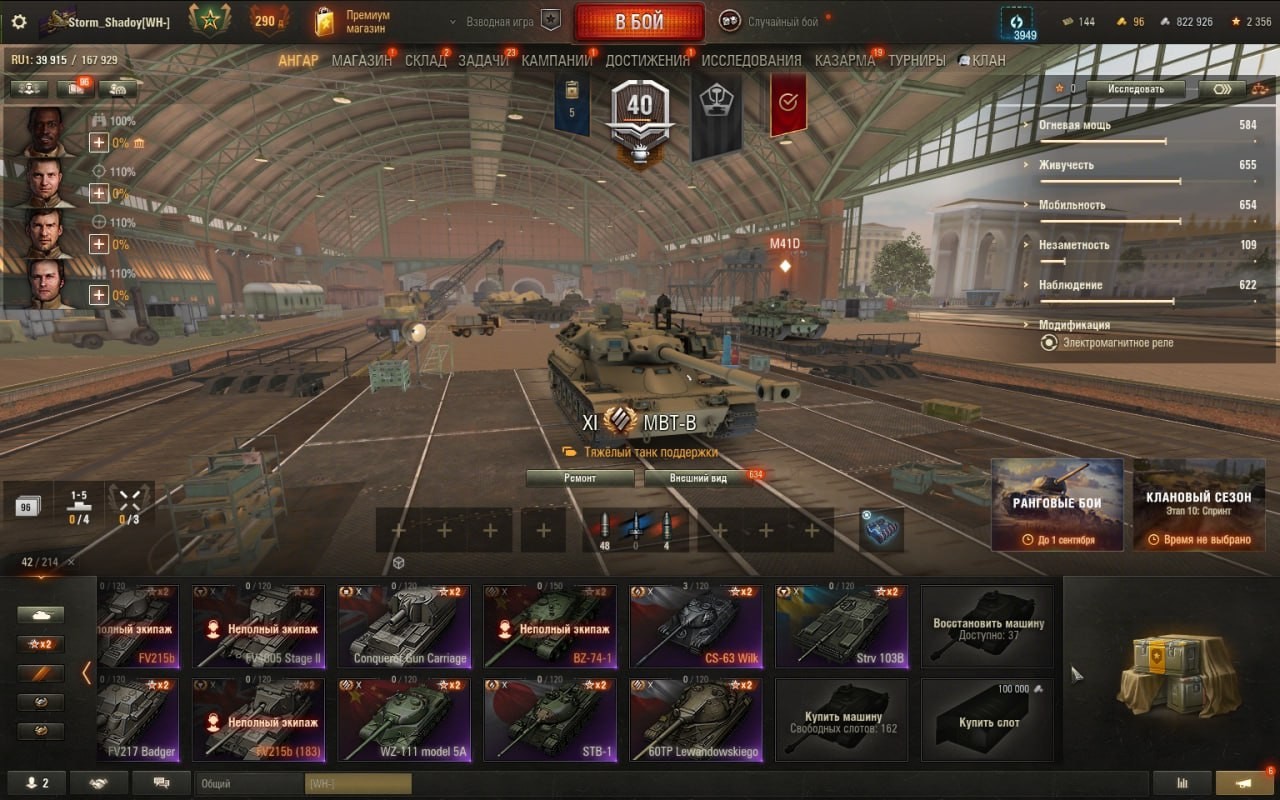The width and height of the screenshot is (1280, 800).
Task: Click the Общий chat channel field
Action: click(248, 784)
